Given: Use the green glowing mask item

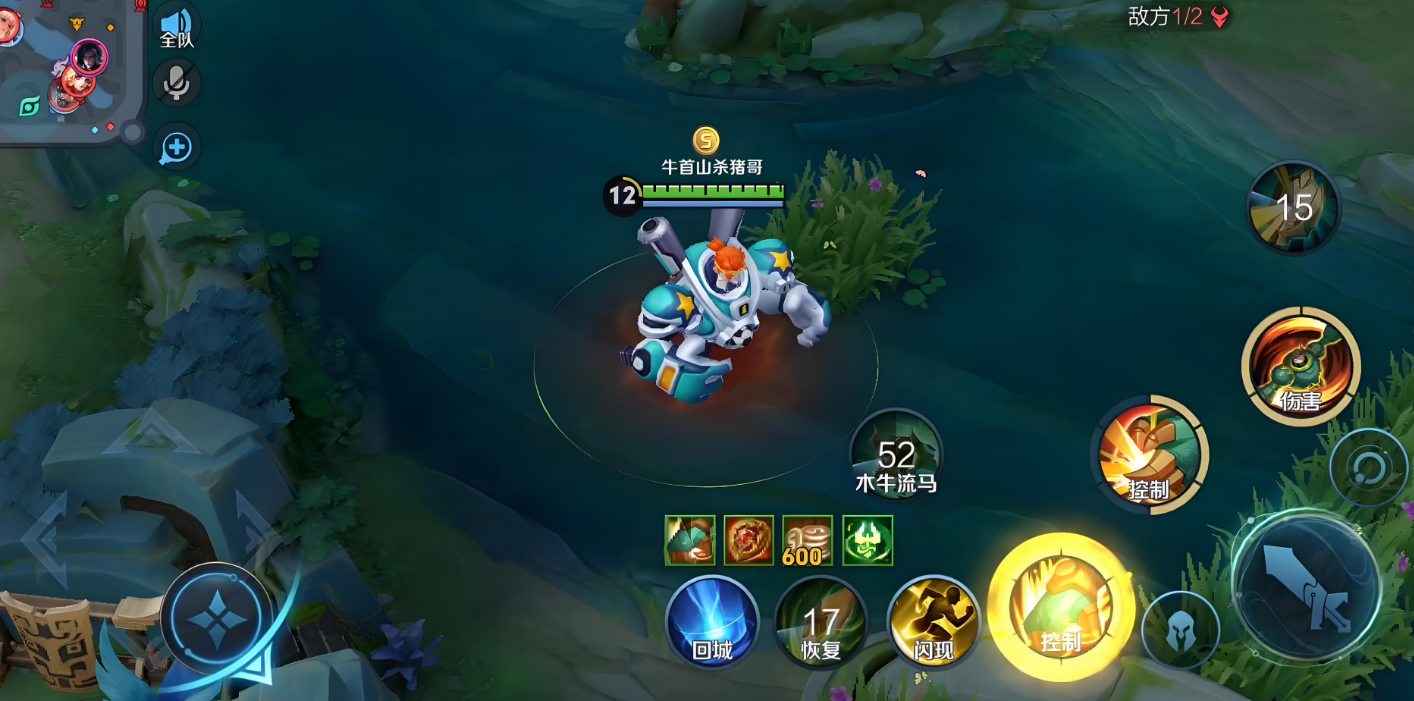Looking at the screenshot, I should pos(867,541).
